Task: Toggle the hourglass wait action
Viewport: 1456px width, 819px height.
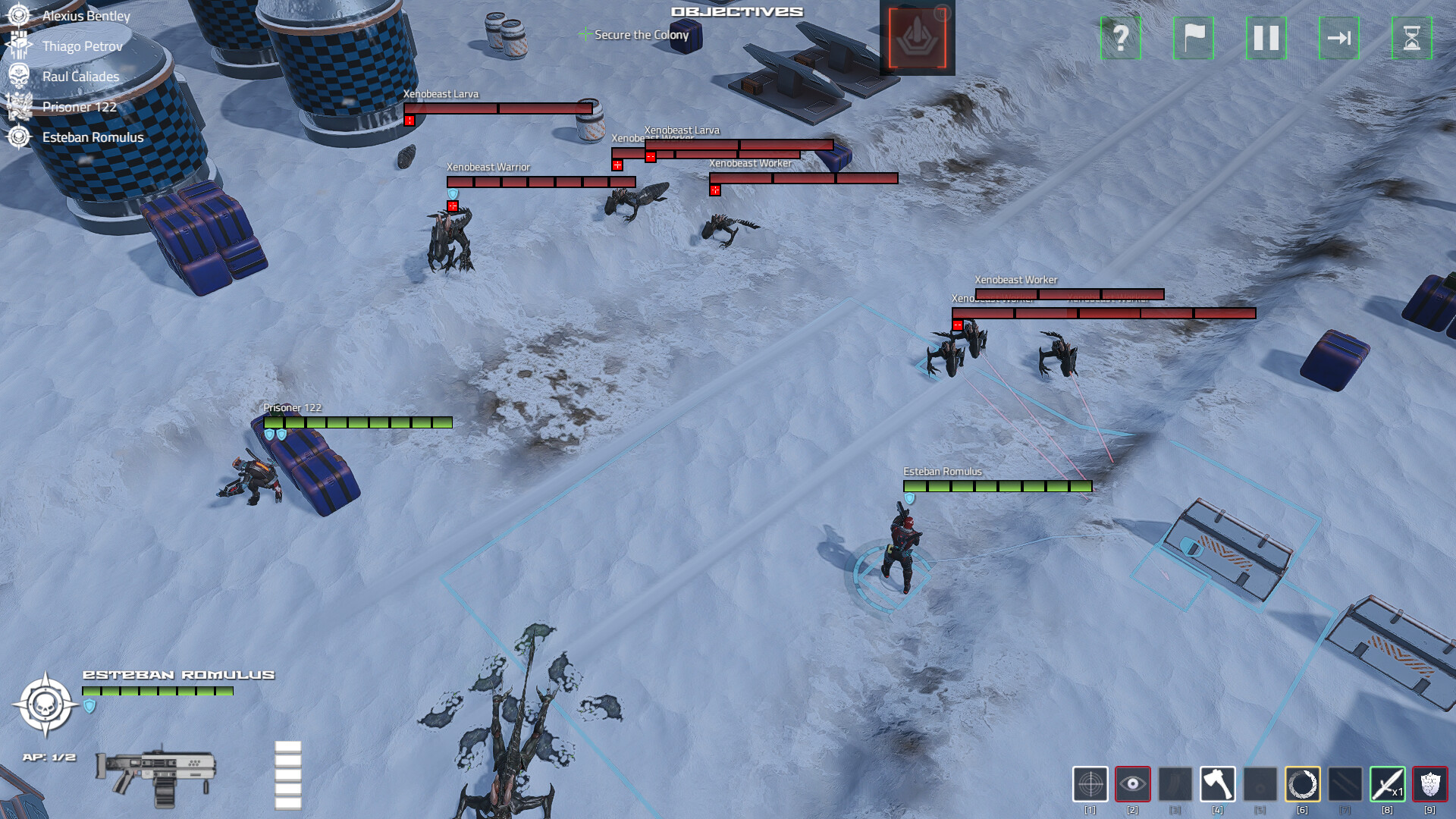Action: [x=1412, y=39]
